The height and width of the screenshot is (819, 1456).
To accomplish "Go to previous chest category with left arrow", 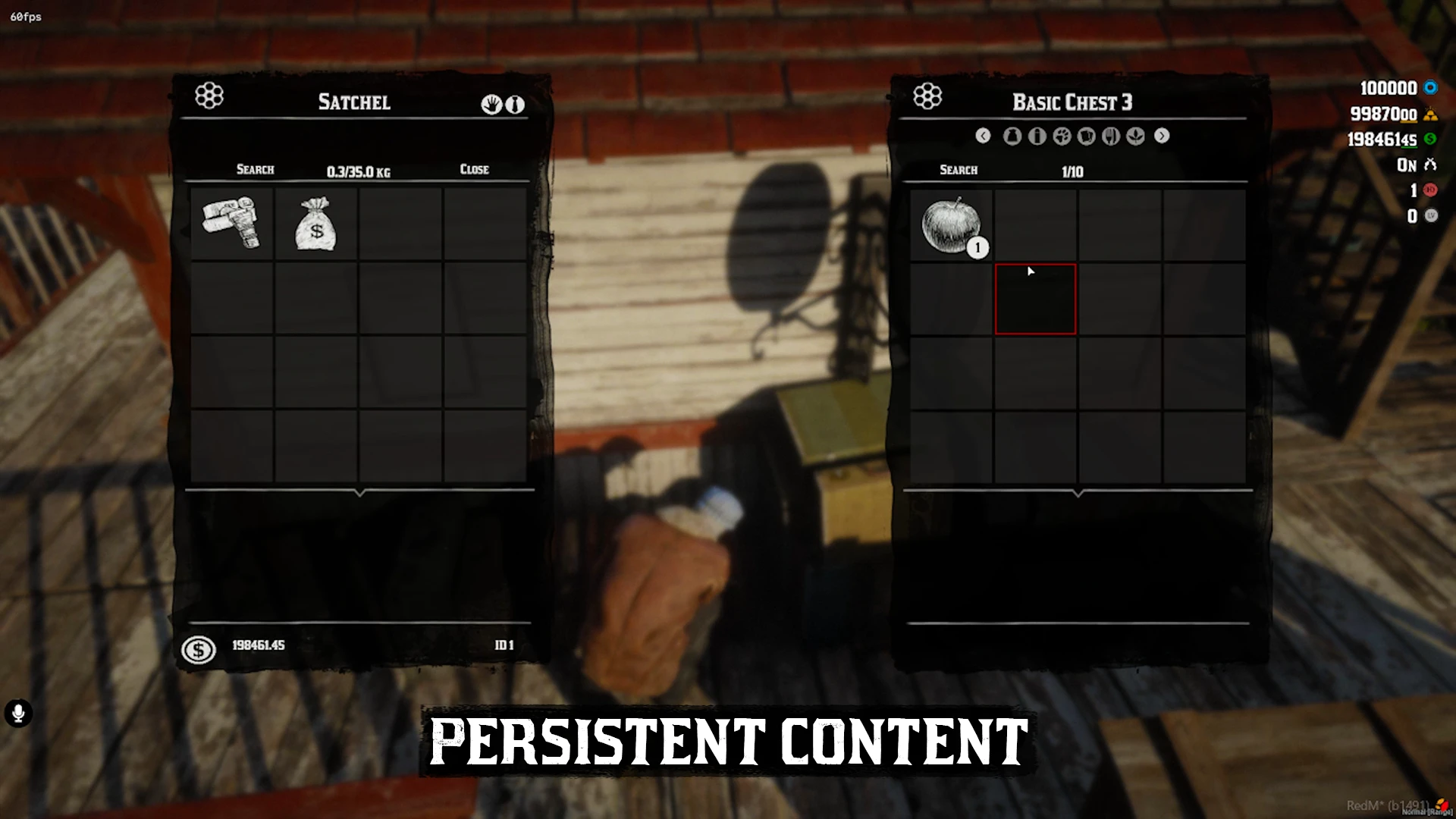I will [983, 136].
